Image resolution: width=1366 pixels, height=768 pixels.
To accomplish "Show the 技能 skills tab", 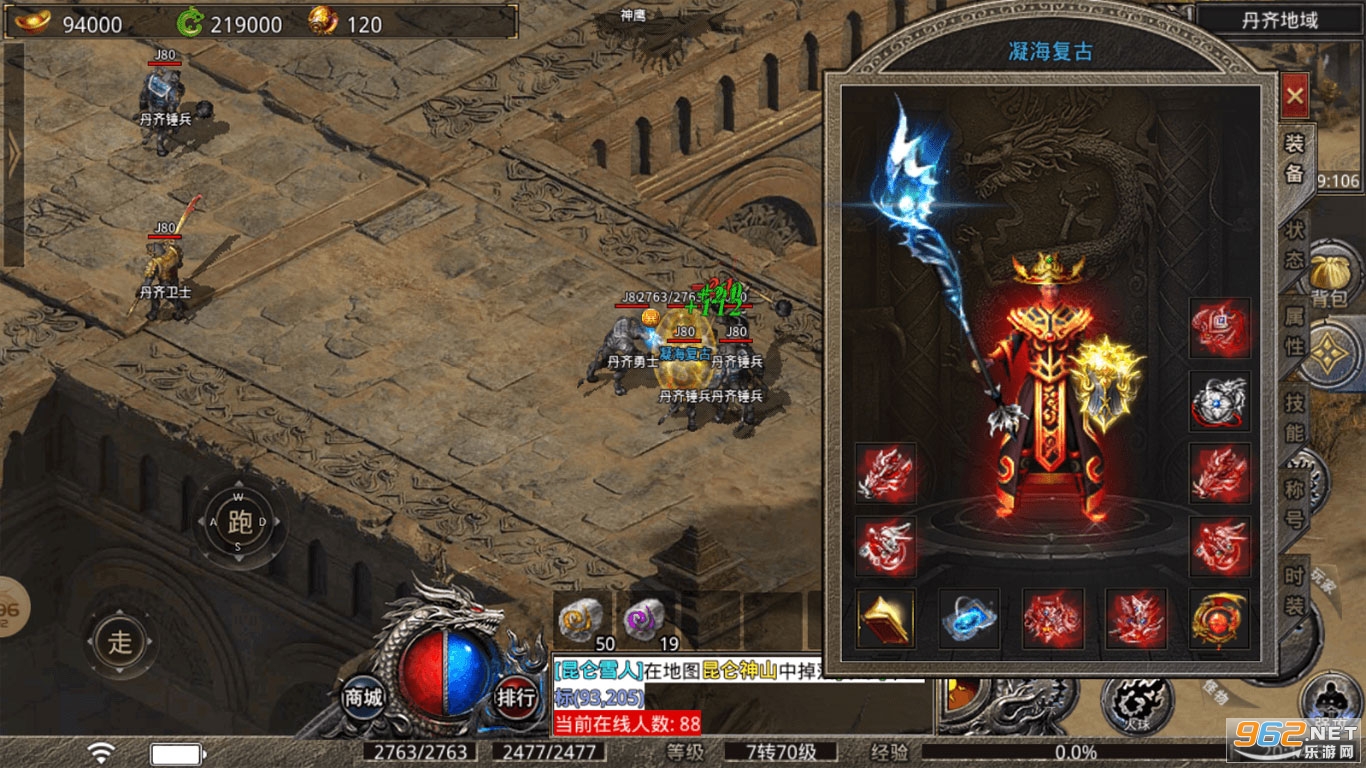I will click(1294, 420).
